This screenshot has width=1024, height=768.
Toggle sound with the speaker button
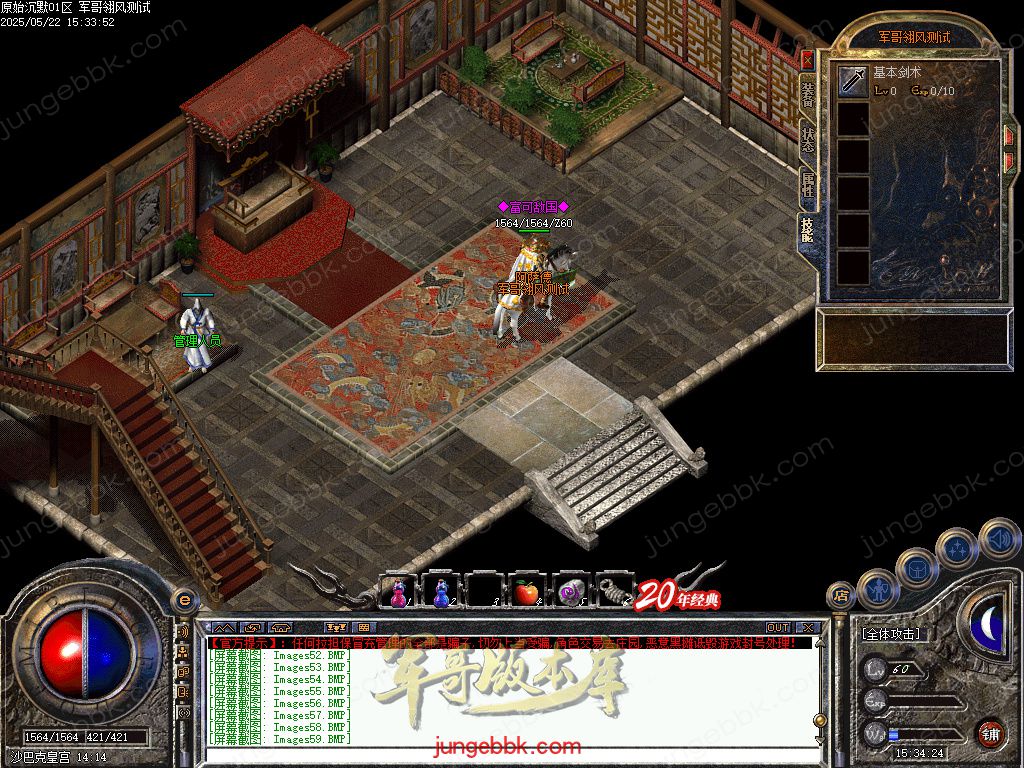[998, 538]
